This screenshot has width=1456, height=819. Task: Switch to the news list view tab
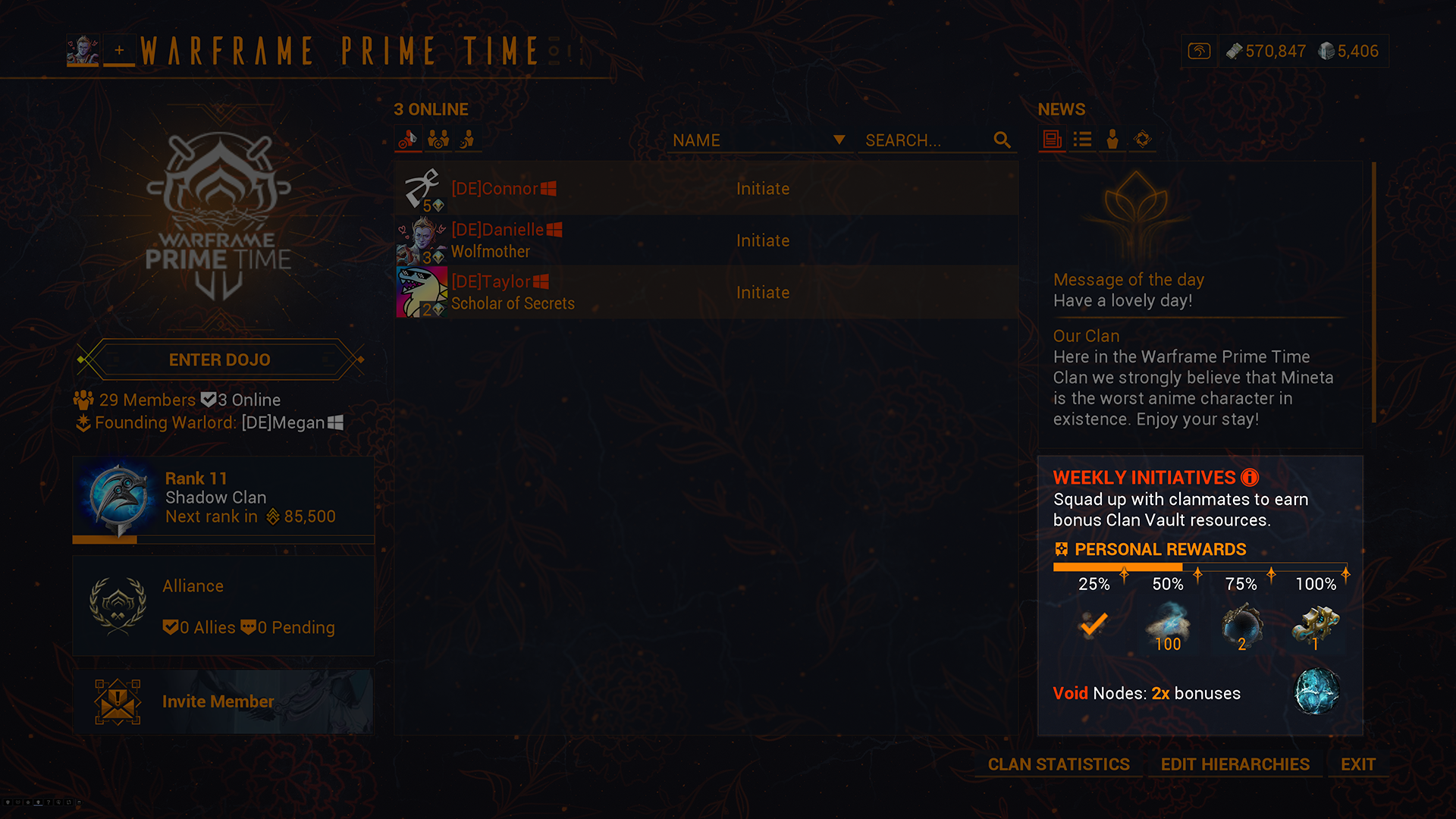(1082, 140)
